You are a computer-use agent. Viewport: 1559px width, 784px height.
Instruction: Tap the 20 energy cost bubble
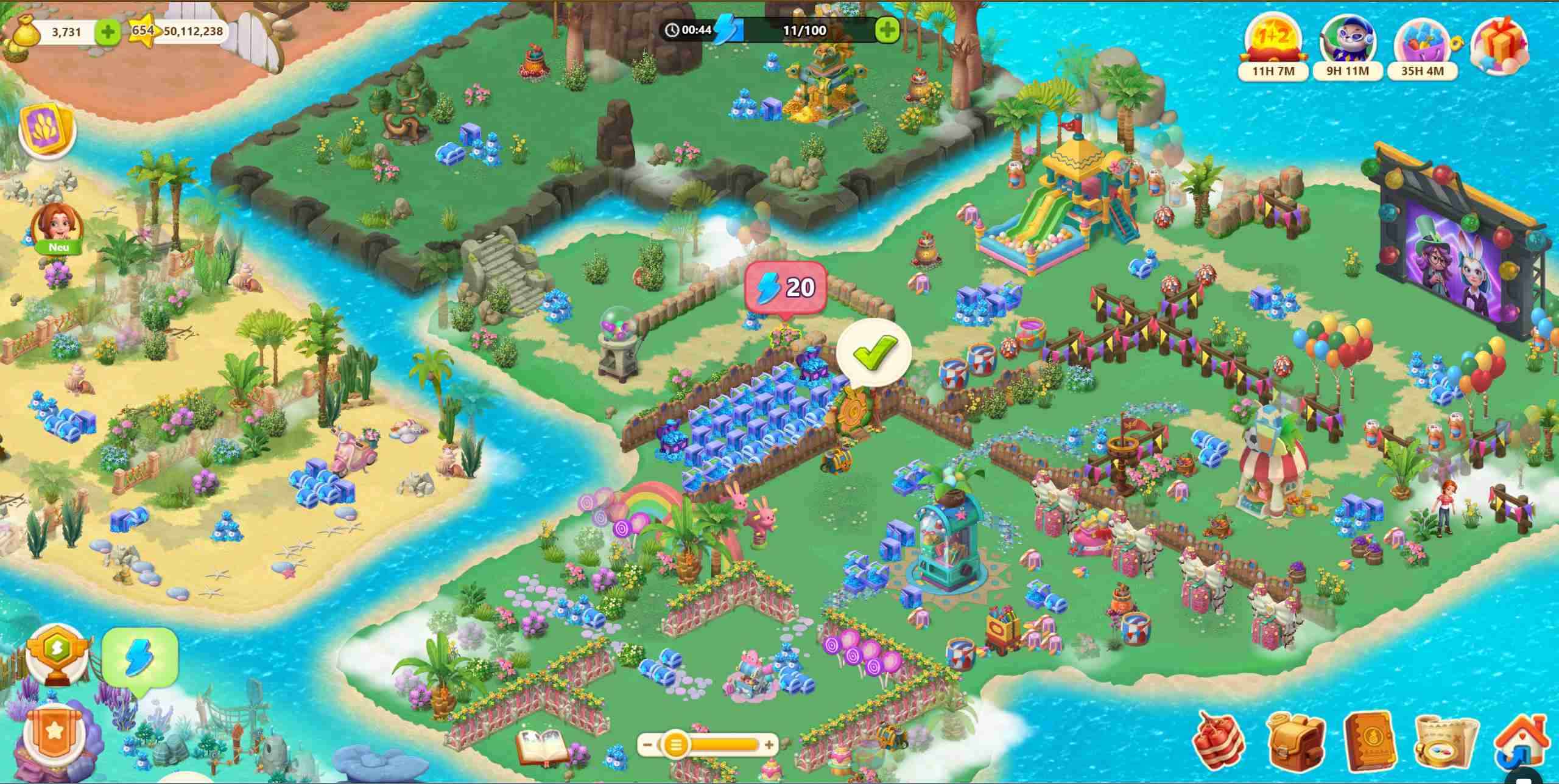(785, 287)
